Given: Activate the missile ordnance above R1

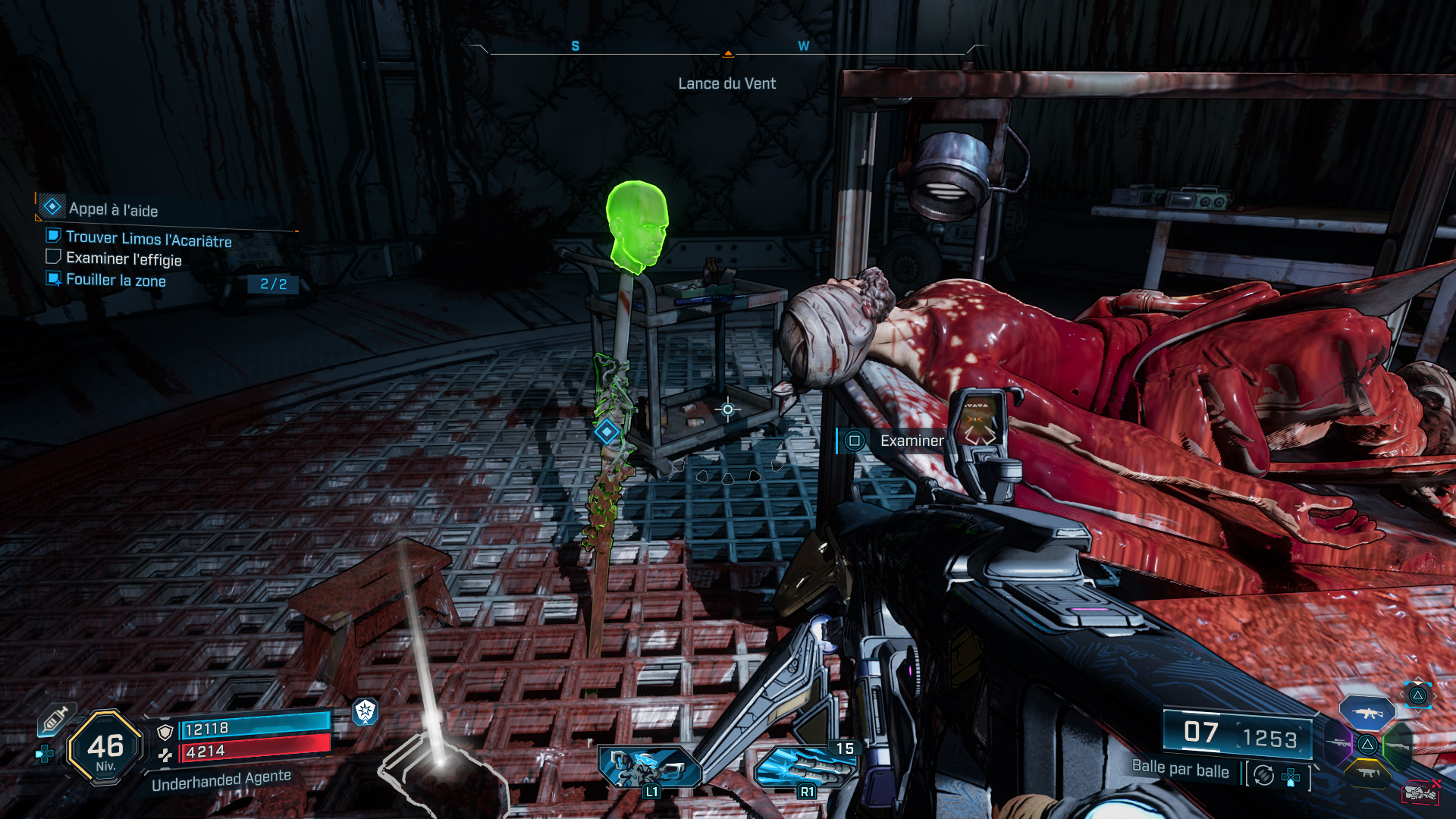Looking at the screenshot, I should (x=805, y=766).
